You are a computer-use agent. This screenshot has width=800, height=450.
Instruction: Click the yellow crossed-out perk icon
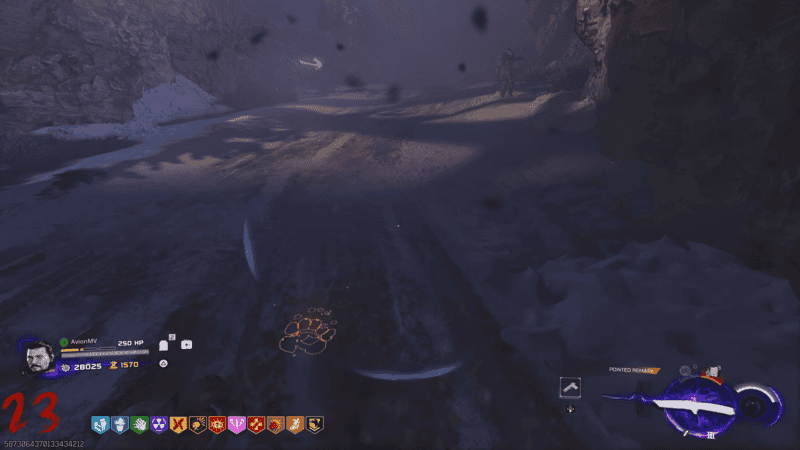pyautogui.click(x=178, y=424)
